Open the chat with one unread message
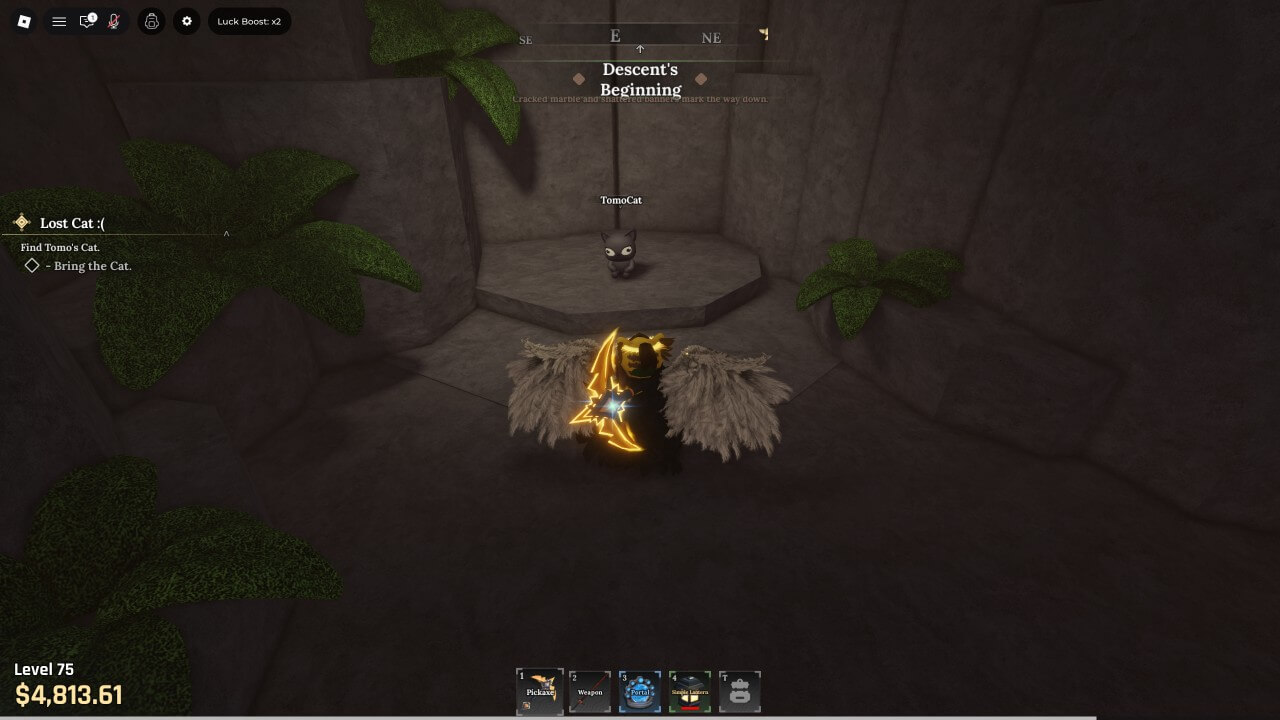Screen dimensions: 1280x720 coord(87,21)
